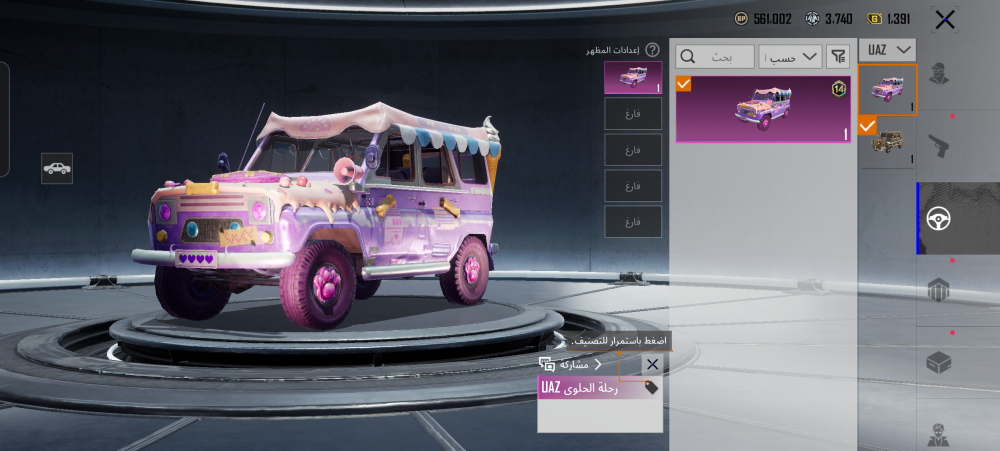The image size is (1000, 451).
Task: Click the search field with magnifier icon
Action: coord(715,56)
